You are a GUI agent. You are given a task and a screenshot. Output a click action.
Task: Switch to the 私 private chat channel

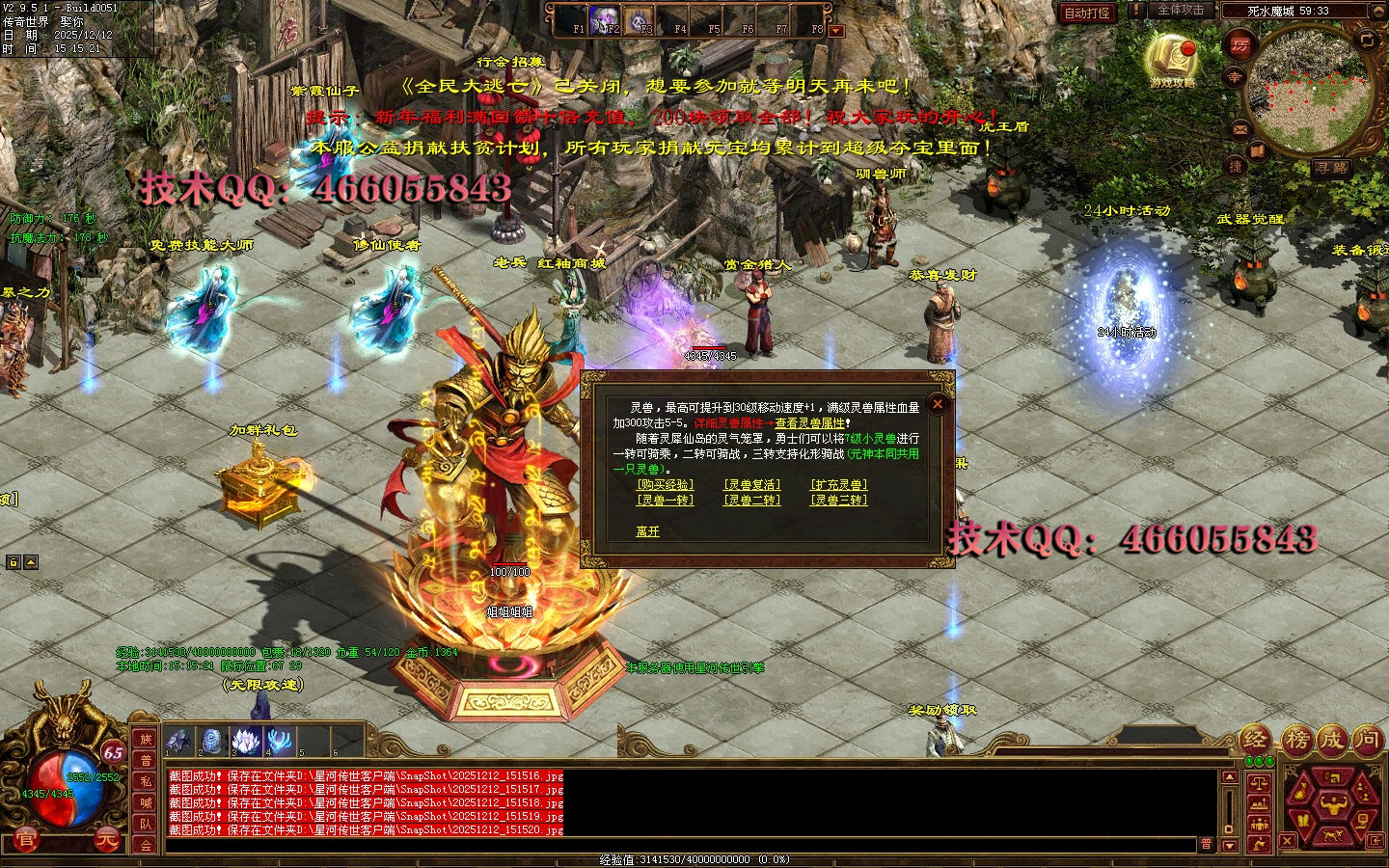[x=146, y=782]
